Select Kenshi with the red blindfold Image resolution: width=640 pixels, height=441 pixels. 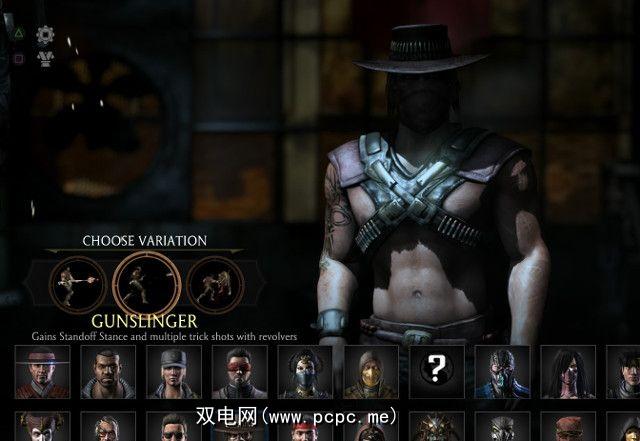tap(239, 373)
